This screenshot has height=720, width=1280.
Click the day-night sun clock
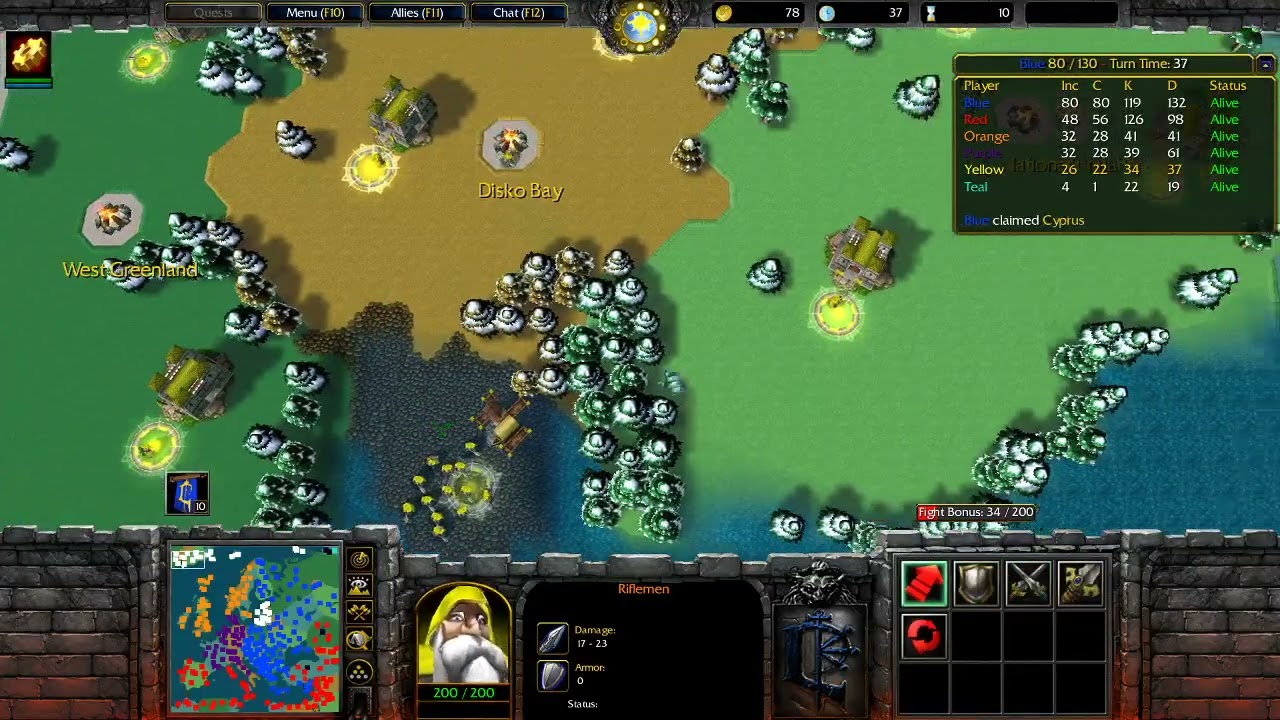[640, 26]
